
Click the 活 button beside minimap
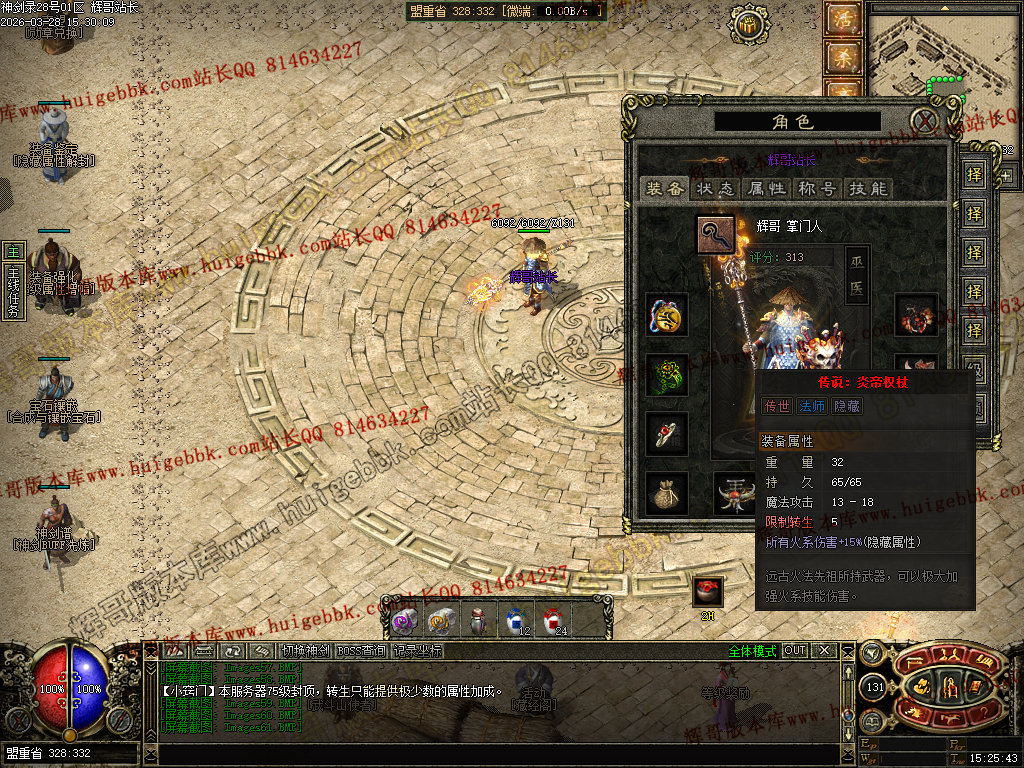click(842, 19)
